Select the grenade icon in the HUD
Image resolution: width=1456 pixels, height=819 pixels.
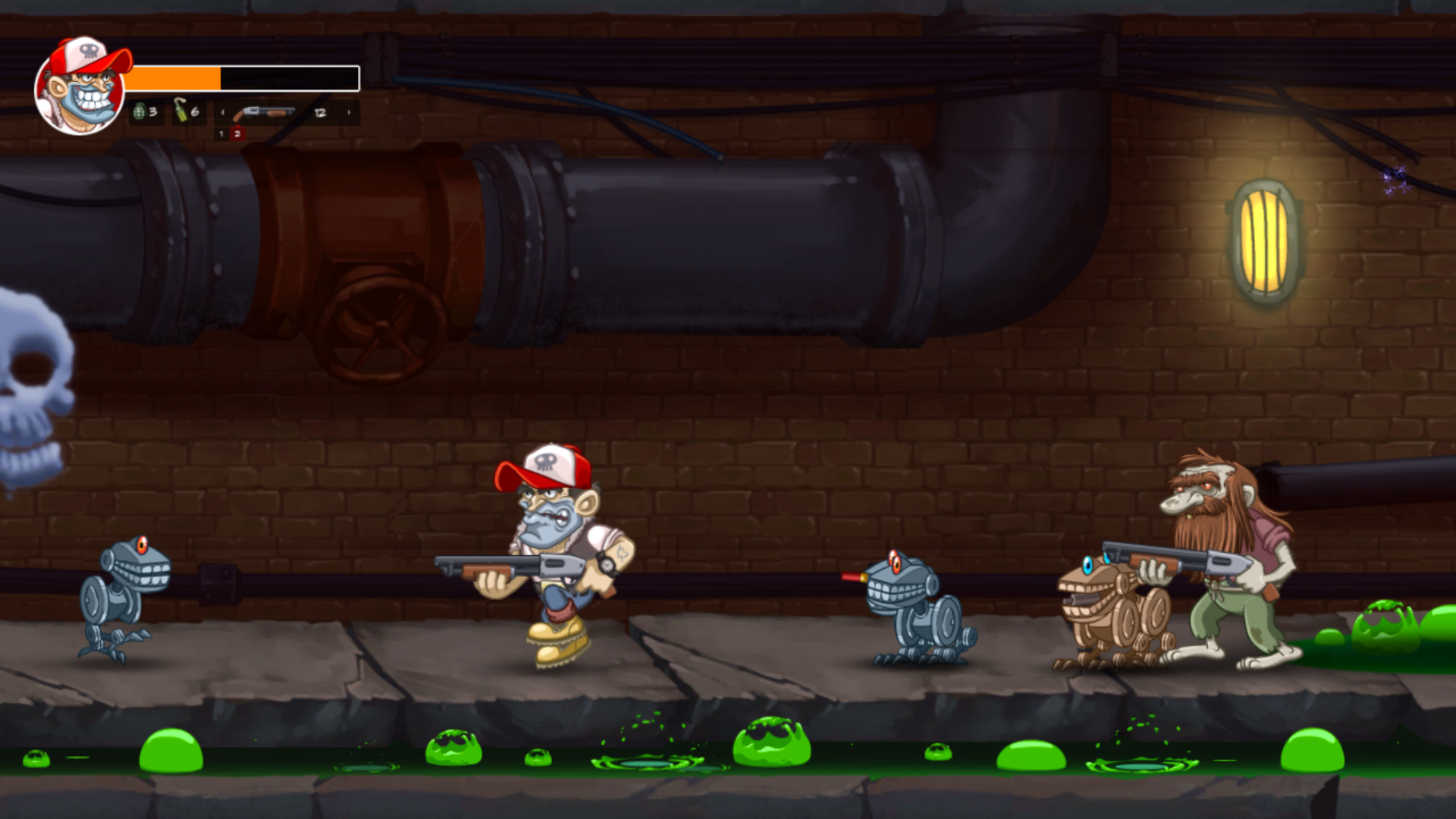[x=141, y=112]
